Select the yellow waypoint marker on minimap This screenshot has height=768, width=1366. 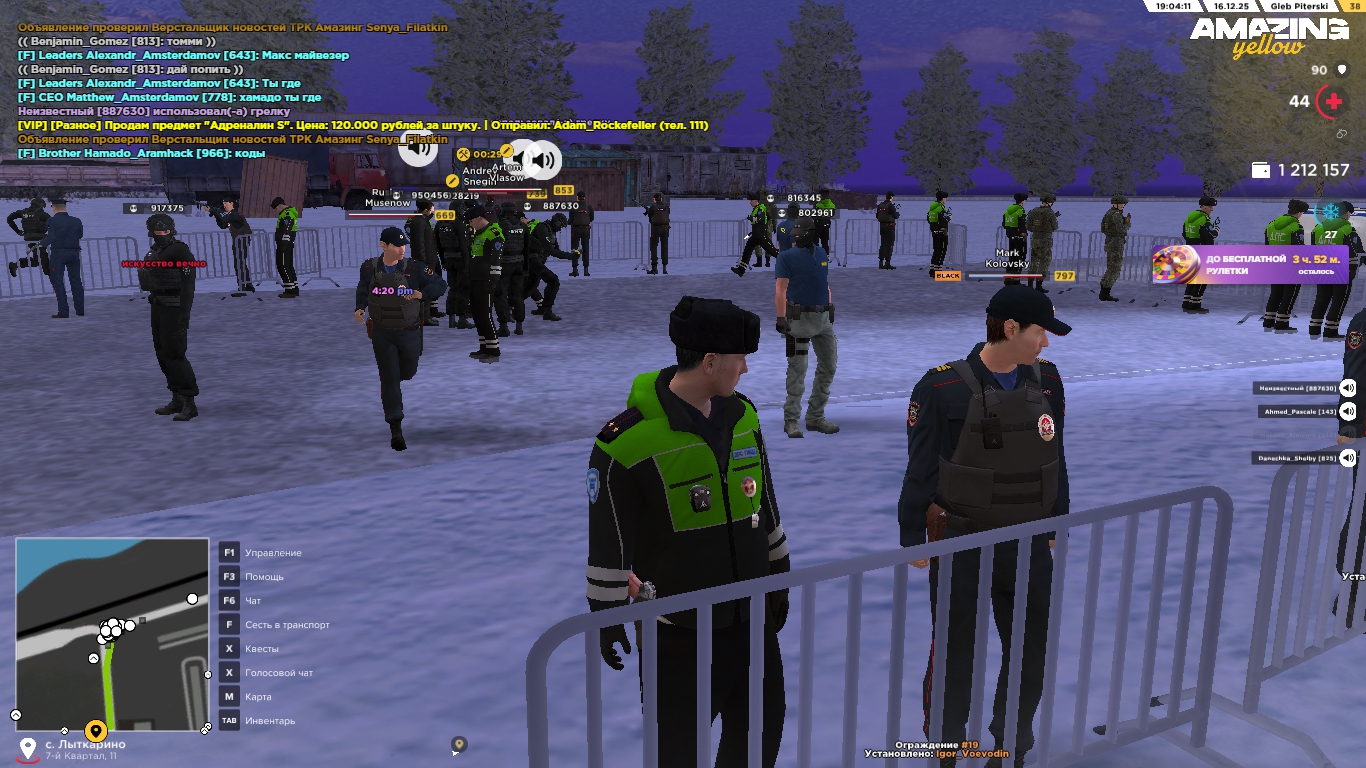pos(96,731)
